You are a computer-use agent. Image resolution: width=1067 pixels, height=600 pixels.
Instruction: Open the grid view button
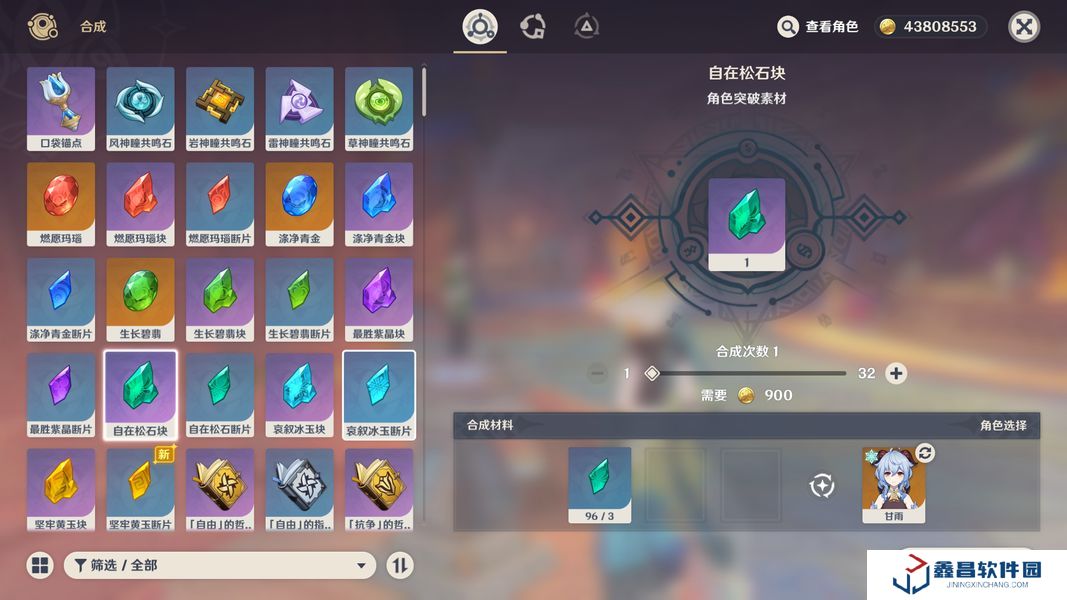[x=40, y=565]
